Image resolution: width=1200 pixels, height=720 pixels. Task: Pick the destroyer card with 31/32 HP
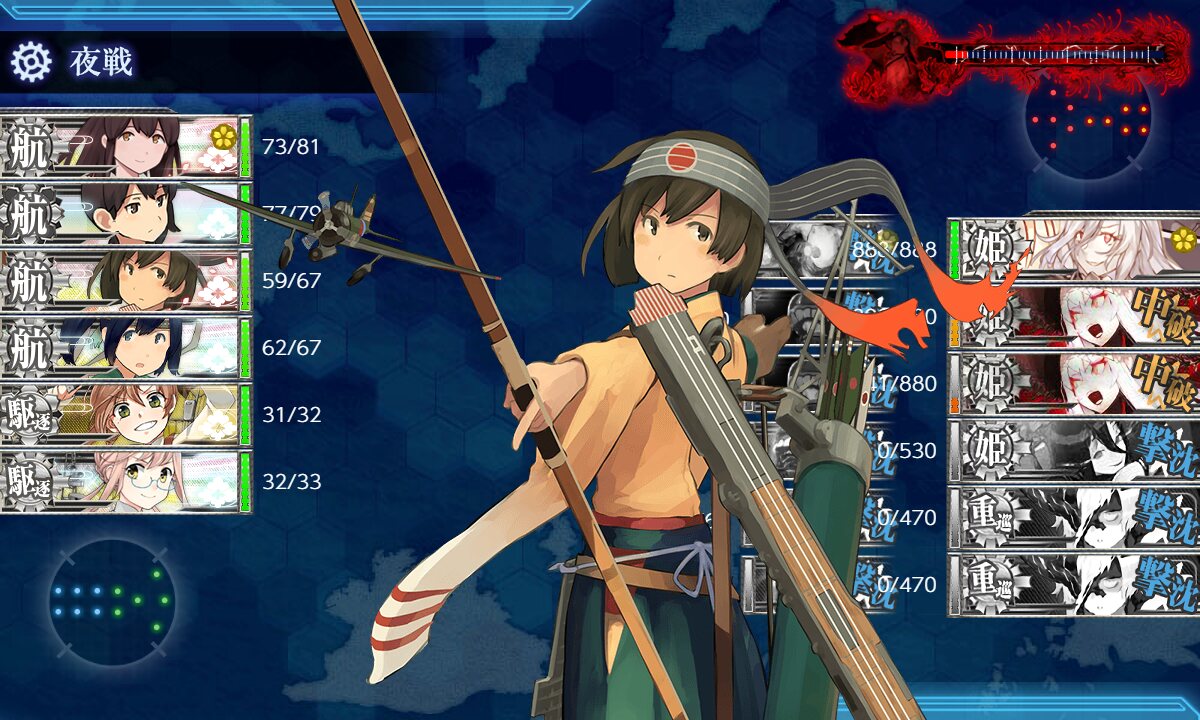point(125,415)
